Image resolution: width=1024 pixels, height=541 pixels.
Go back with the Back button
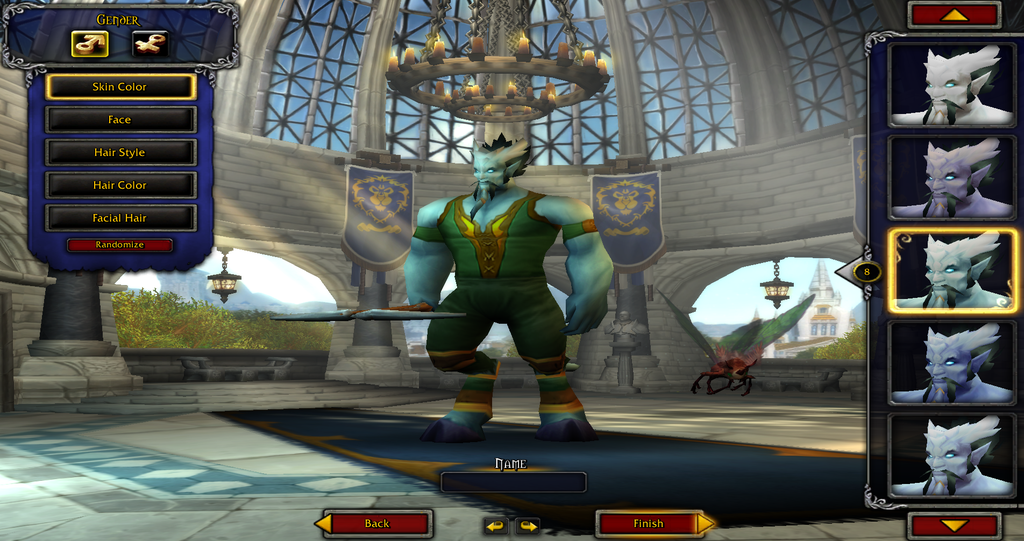[377, 523]
